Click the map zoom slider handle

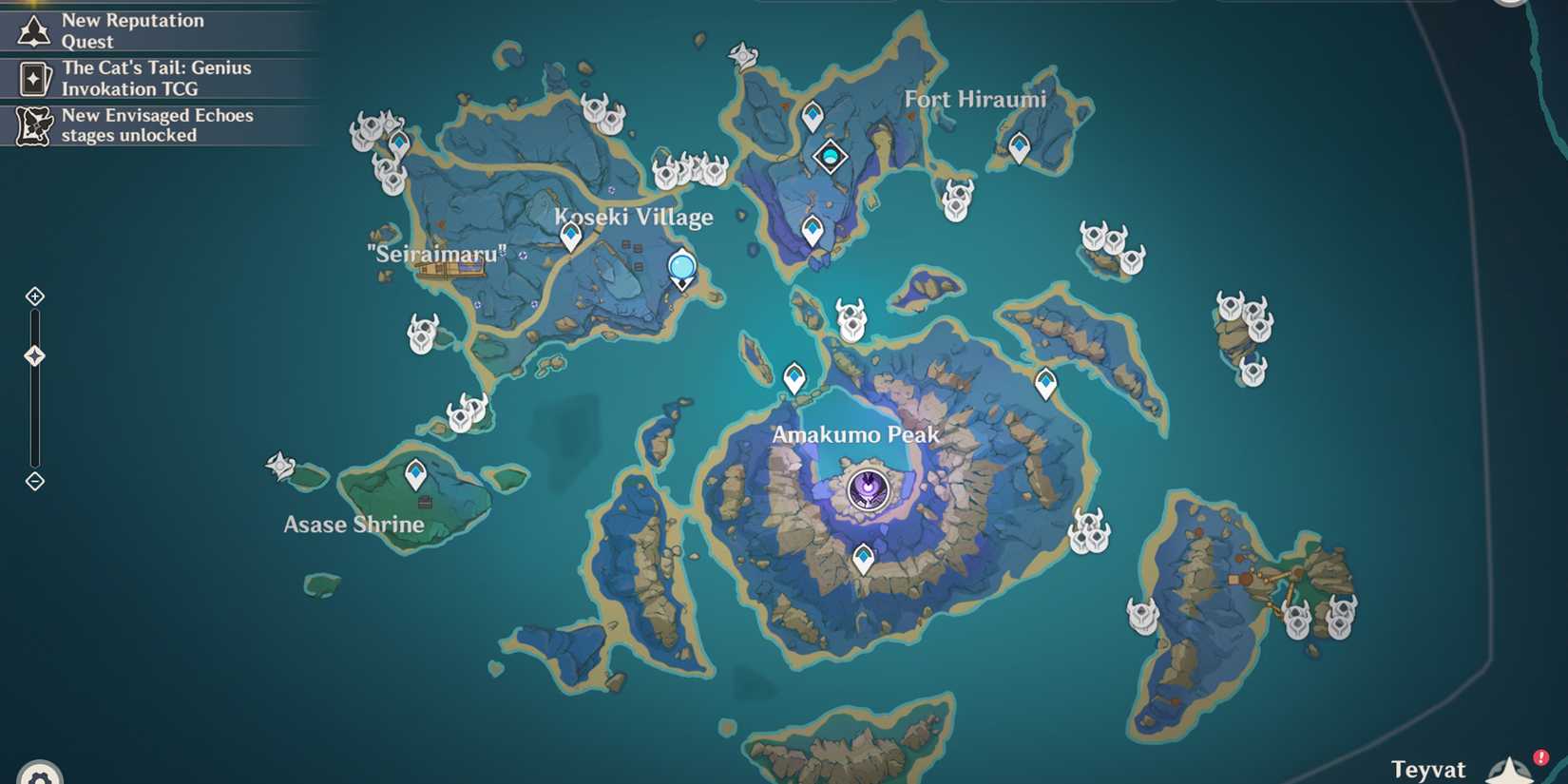point(35,354)
